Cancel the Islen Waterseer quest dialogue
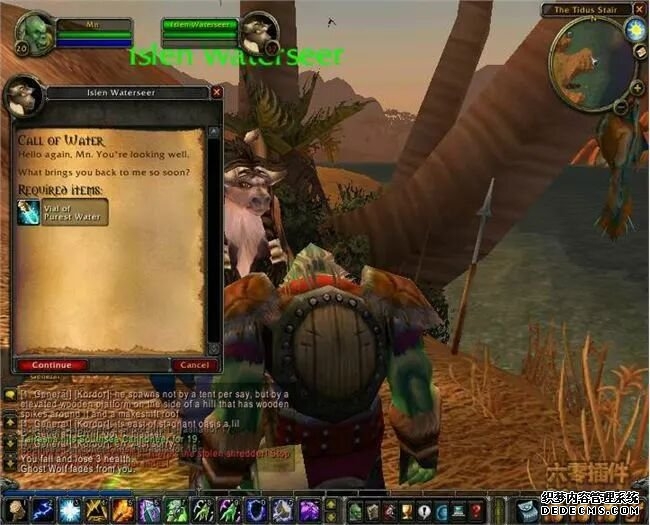The height and width of the screenshot is (525, 650). (x=190, y=365)
